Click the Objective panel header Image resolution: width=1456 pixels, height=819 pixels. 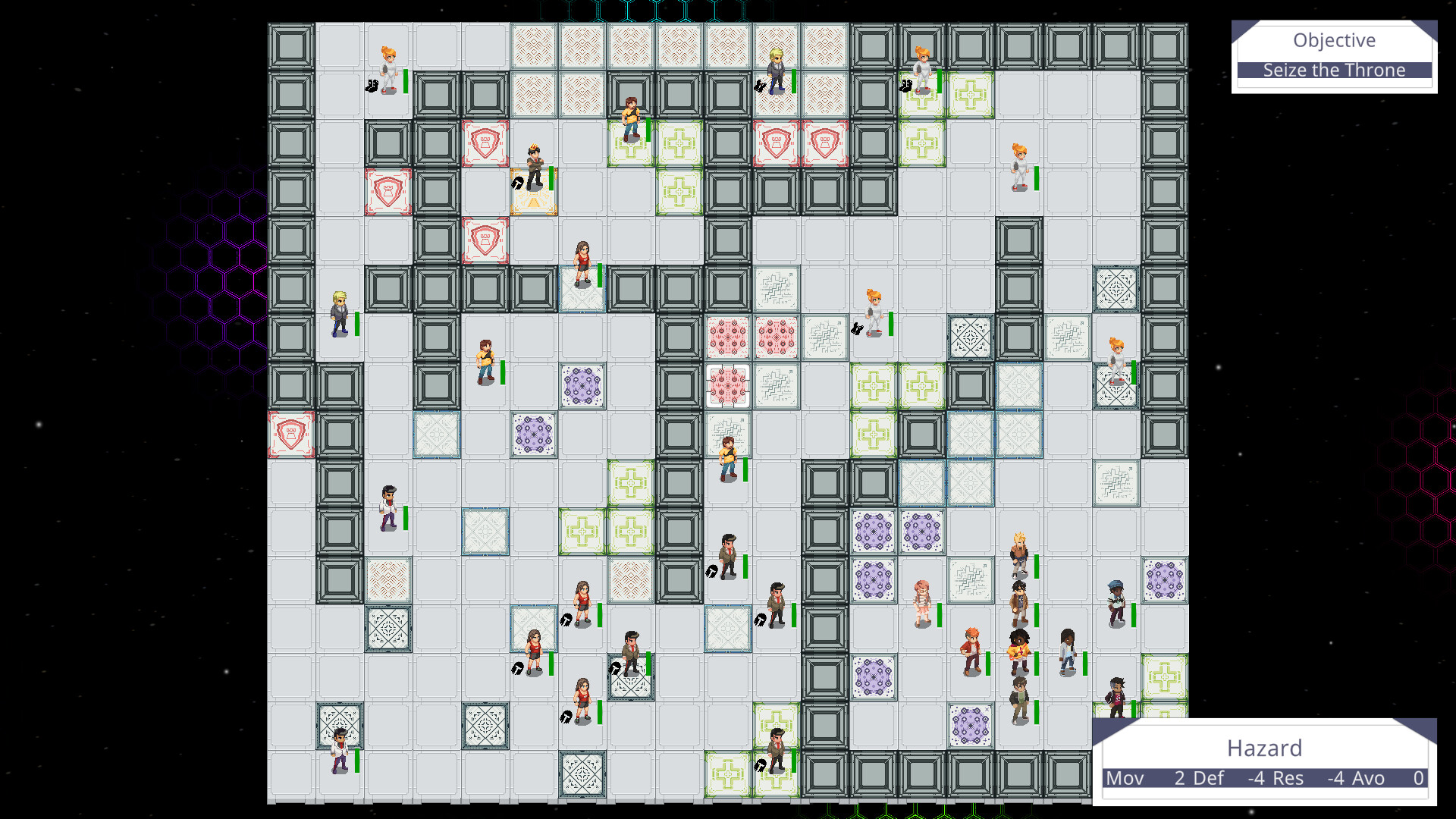[x=1333, y=40]
